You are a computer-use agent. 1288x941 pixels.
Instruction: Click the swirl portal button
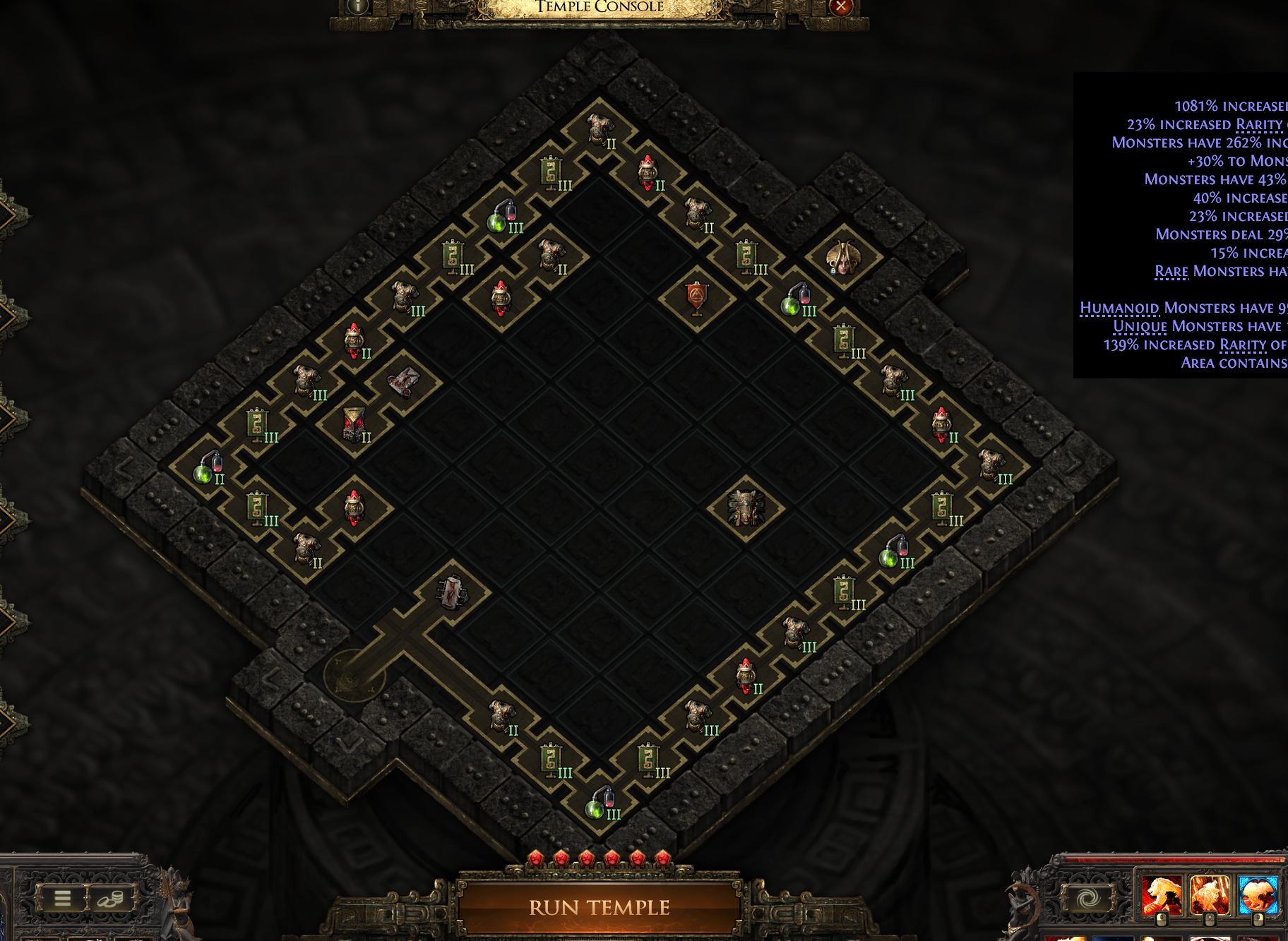pyautogui.click(x=1087, y=898)
